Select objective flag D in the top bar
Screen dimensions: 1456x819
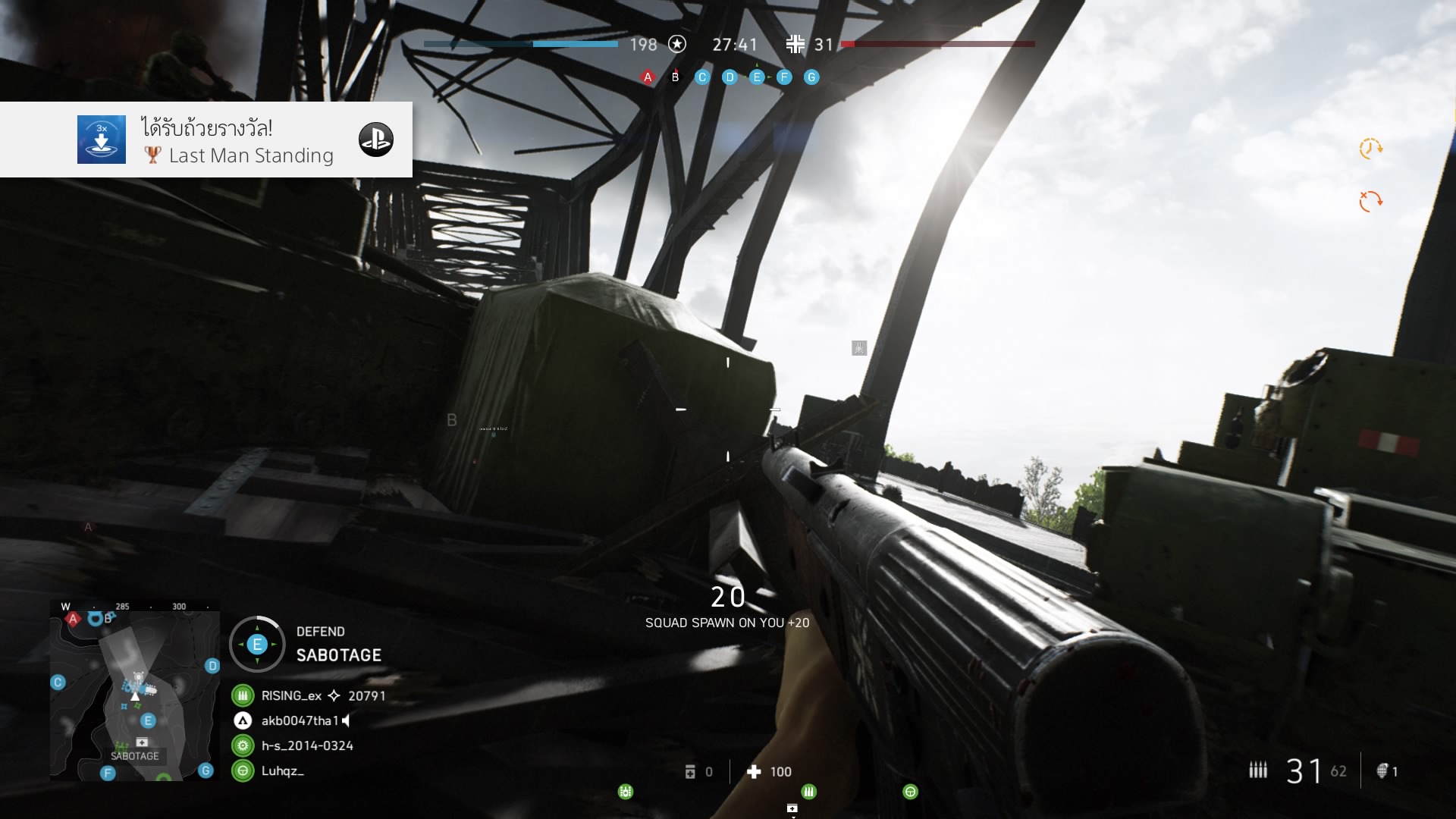(x=730, y=77)
